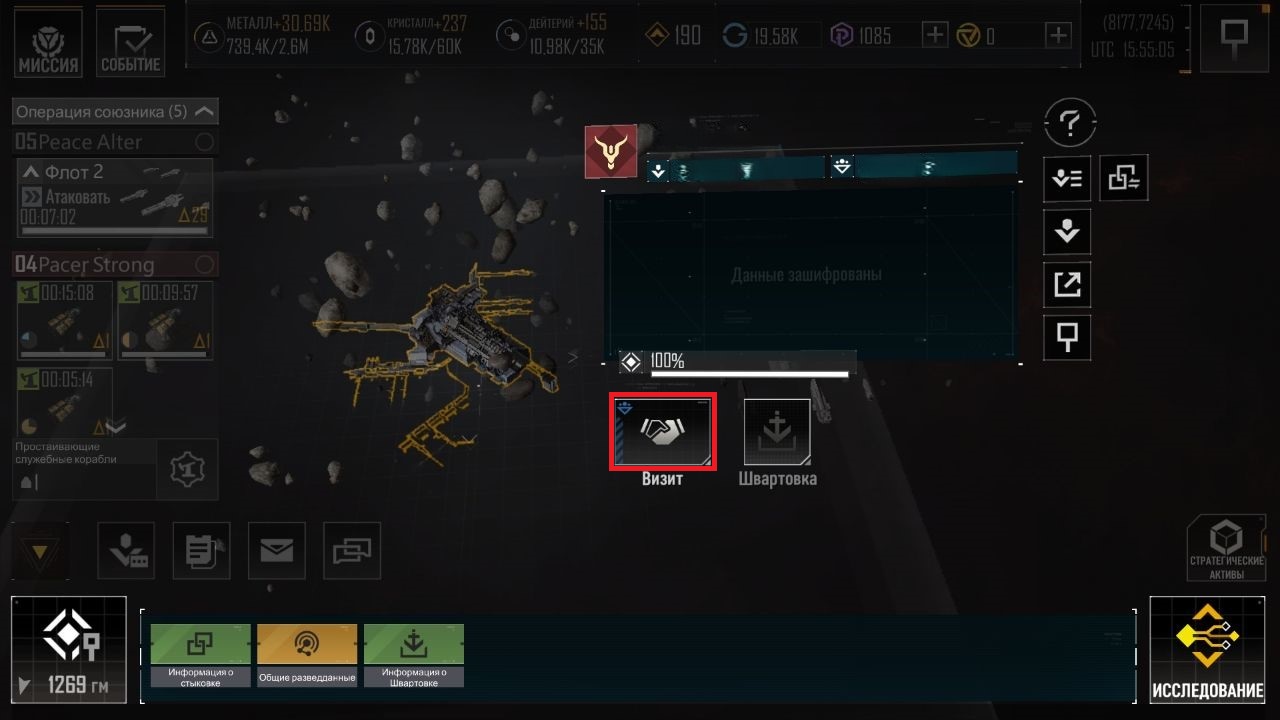Open the mail envelope inbox
The height and width of the screenshot is (720, 1280).
(x=276, y=550)
